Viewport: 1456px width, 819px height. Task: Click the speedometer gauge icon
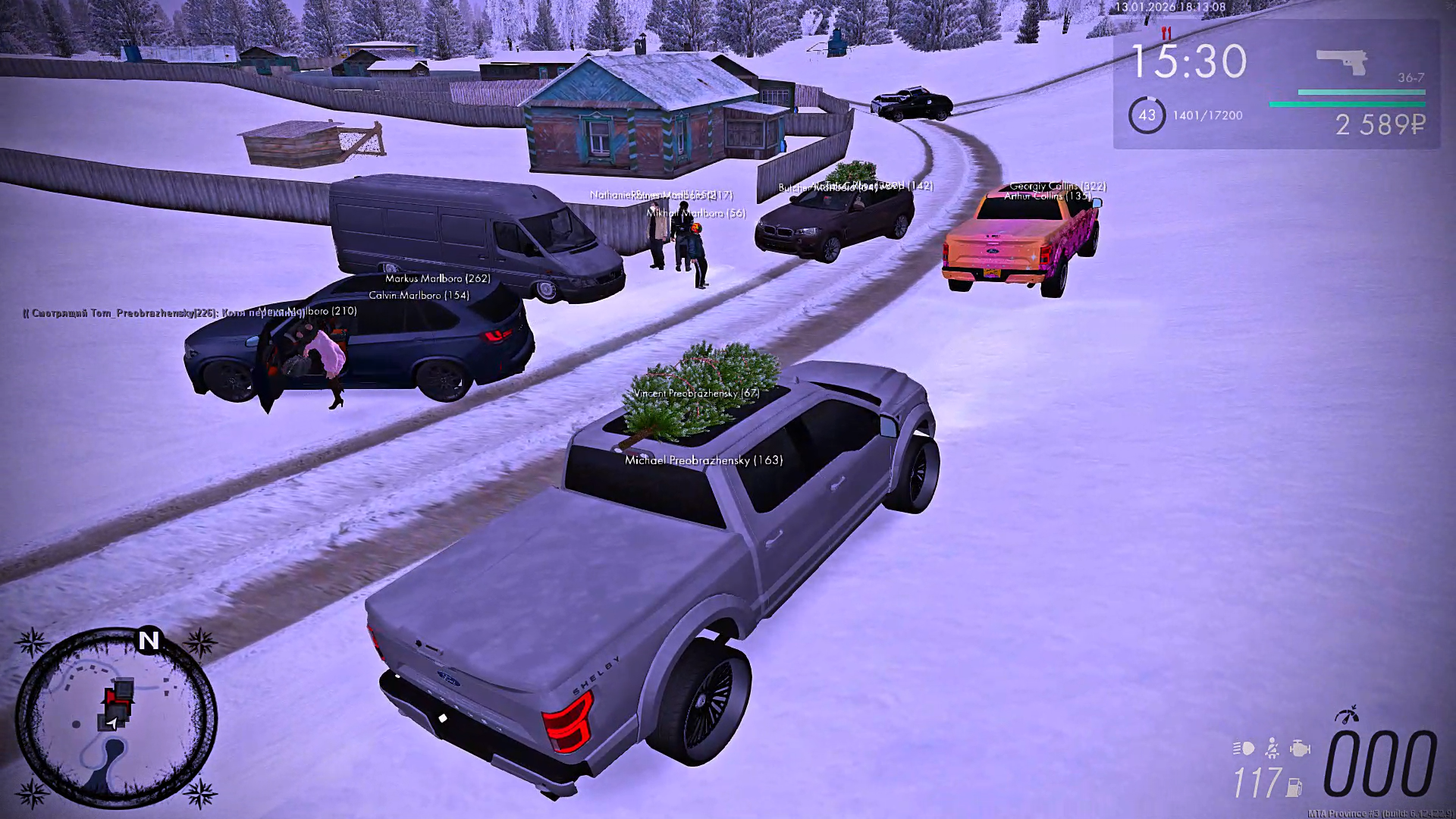[1347, 715]
